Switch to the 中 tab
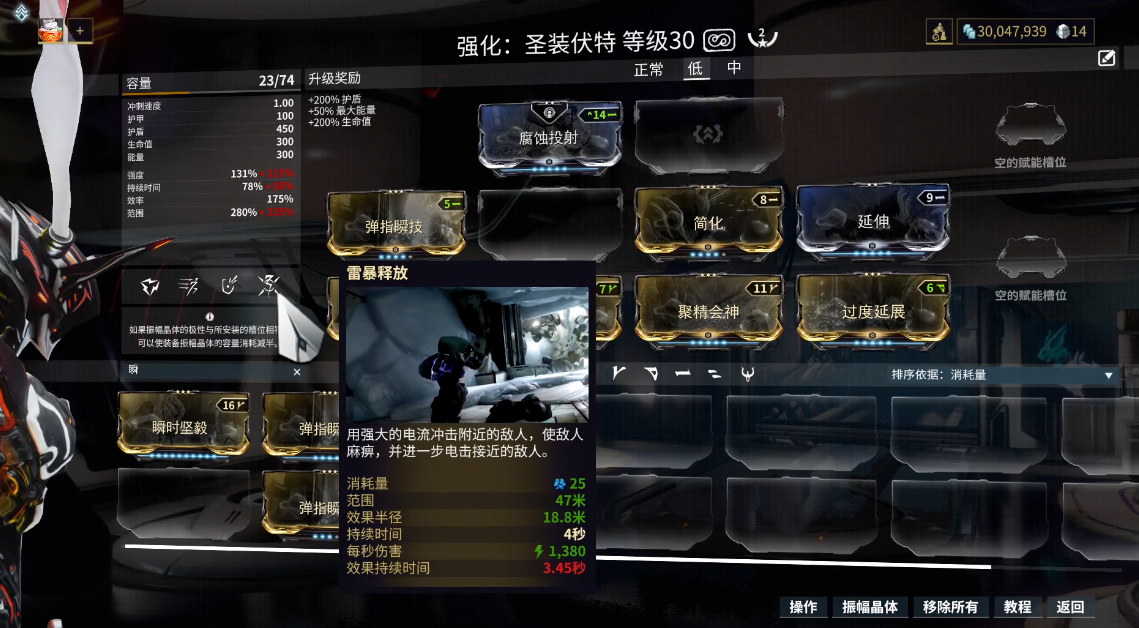 (x=734, y=69)
